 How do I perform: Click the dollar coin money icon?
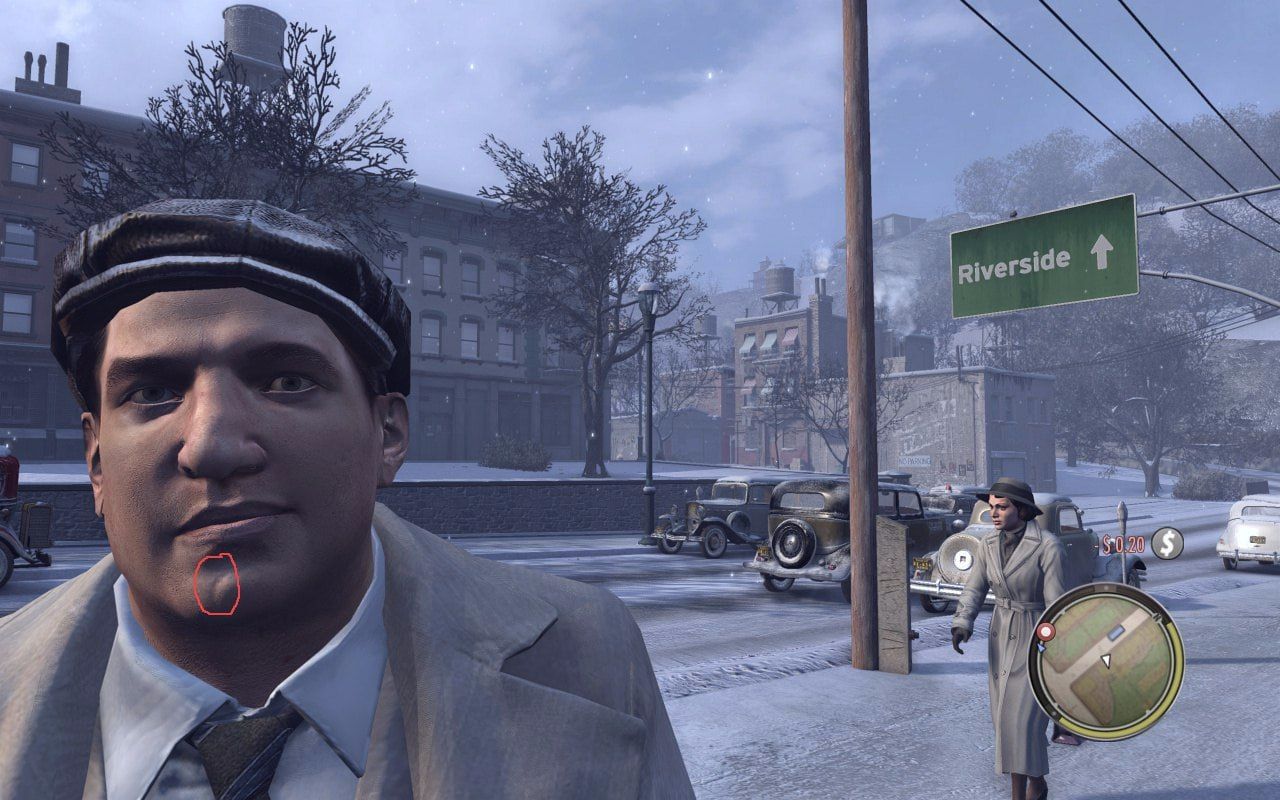coord(1166,543)
